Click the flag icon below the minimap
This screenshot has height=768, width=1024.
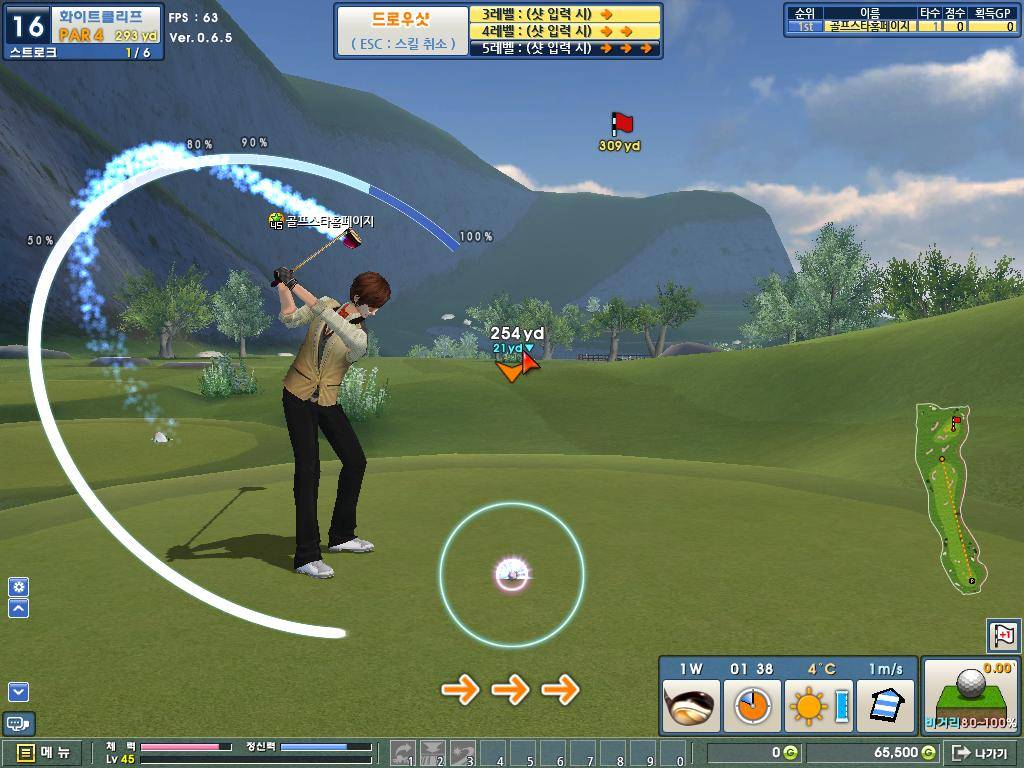(1003, 634)
